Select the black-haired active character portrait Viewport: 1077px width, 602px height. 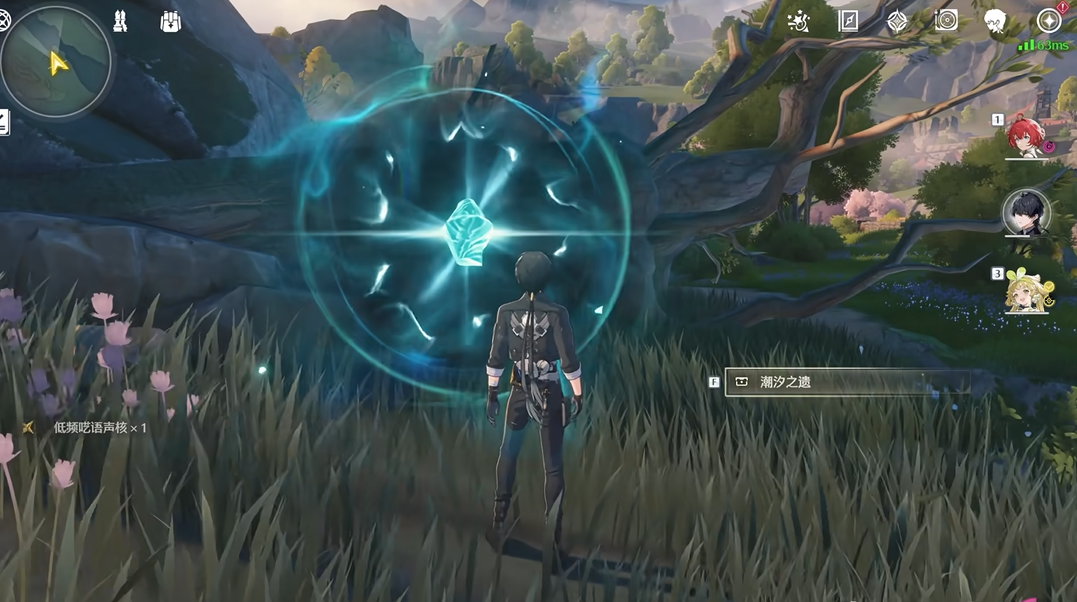[x=1026, y=213]
